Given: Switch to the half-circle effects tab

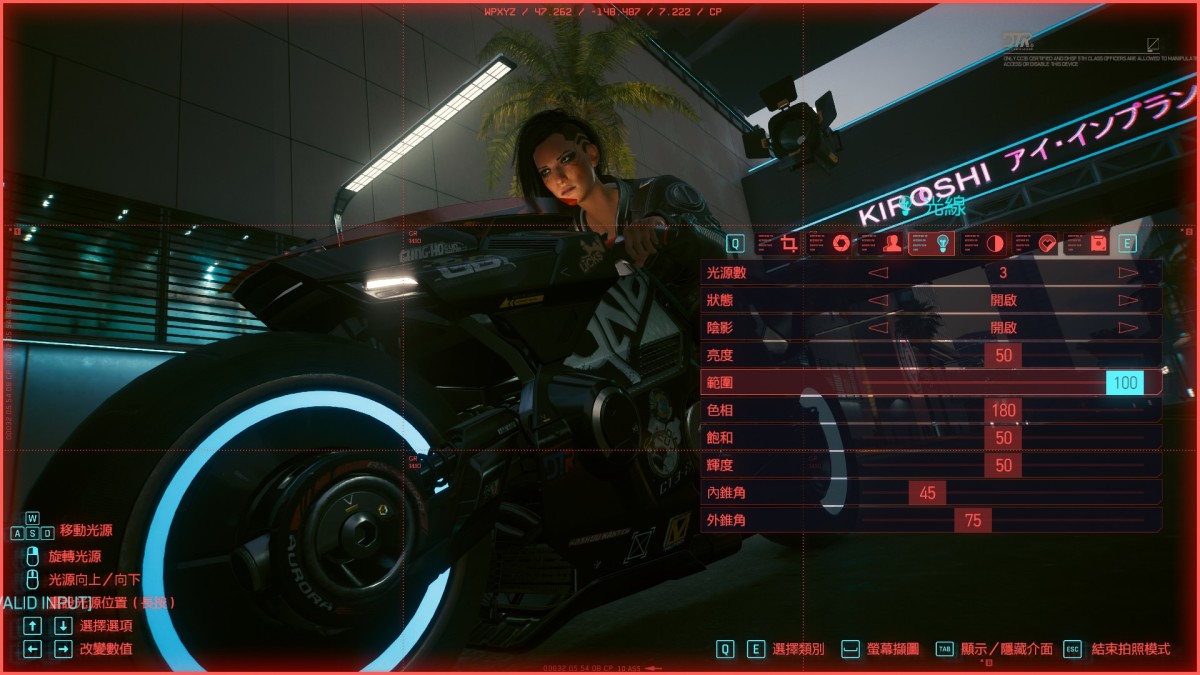Looking at the screenshot, I should [995, 243].
